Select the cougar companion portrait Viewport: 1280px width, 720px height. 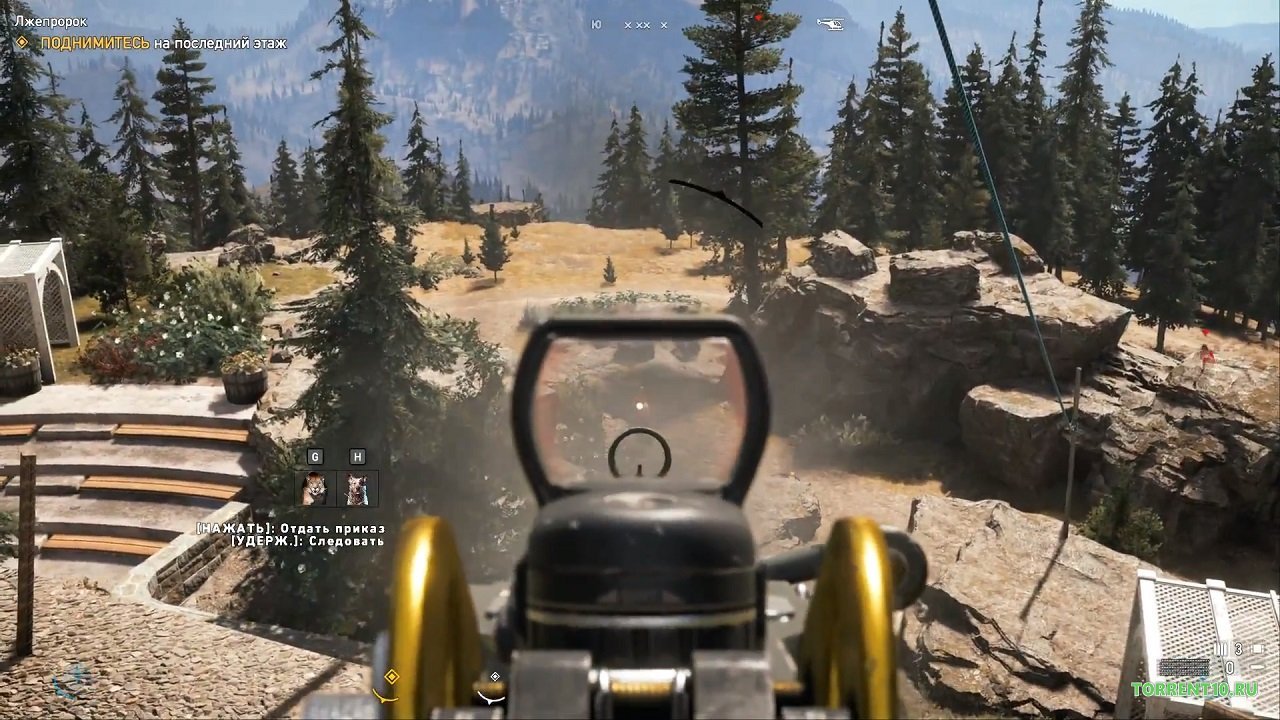click(315, 488)
